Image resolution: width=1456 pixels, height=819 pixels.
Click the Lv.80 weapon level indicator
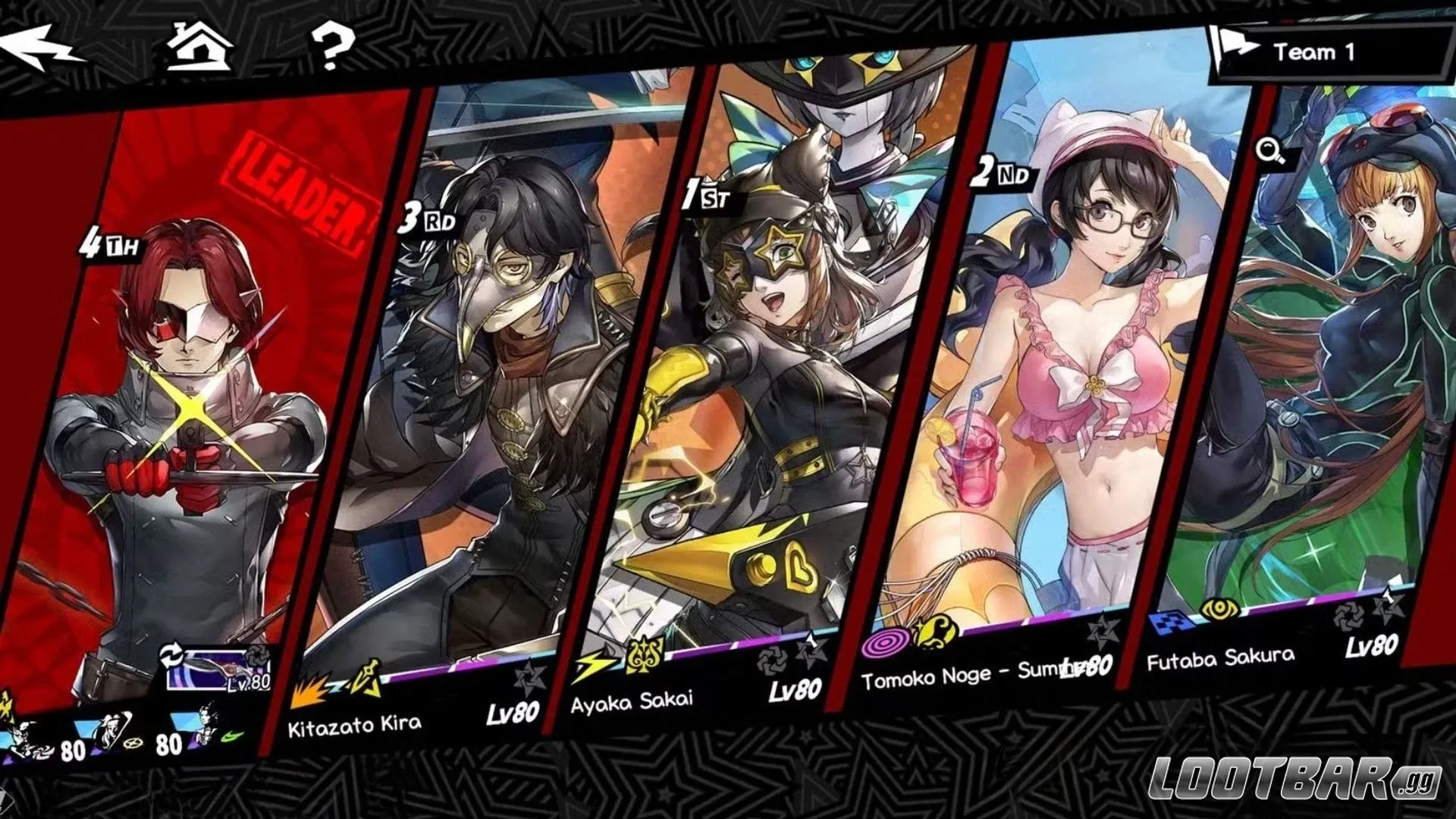click(250, 682)
